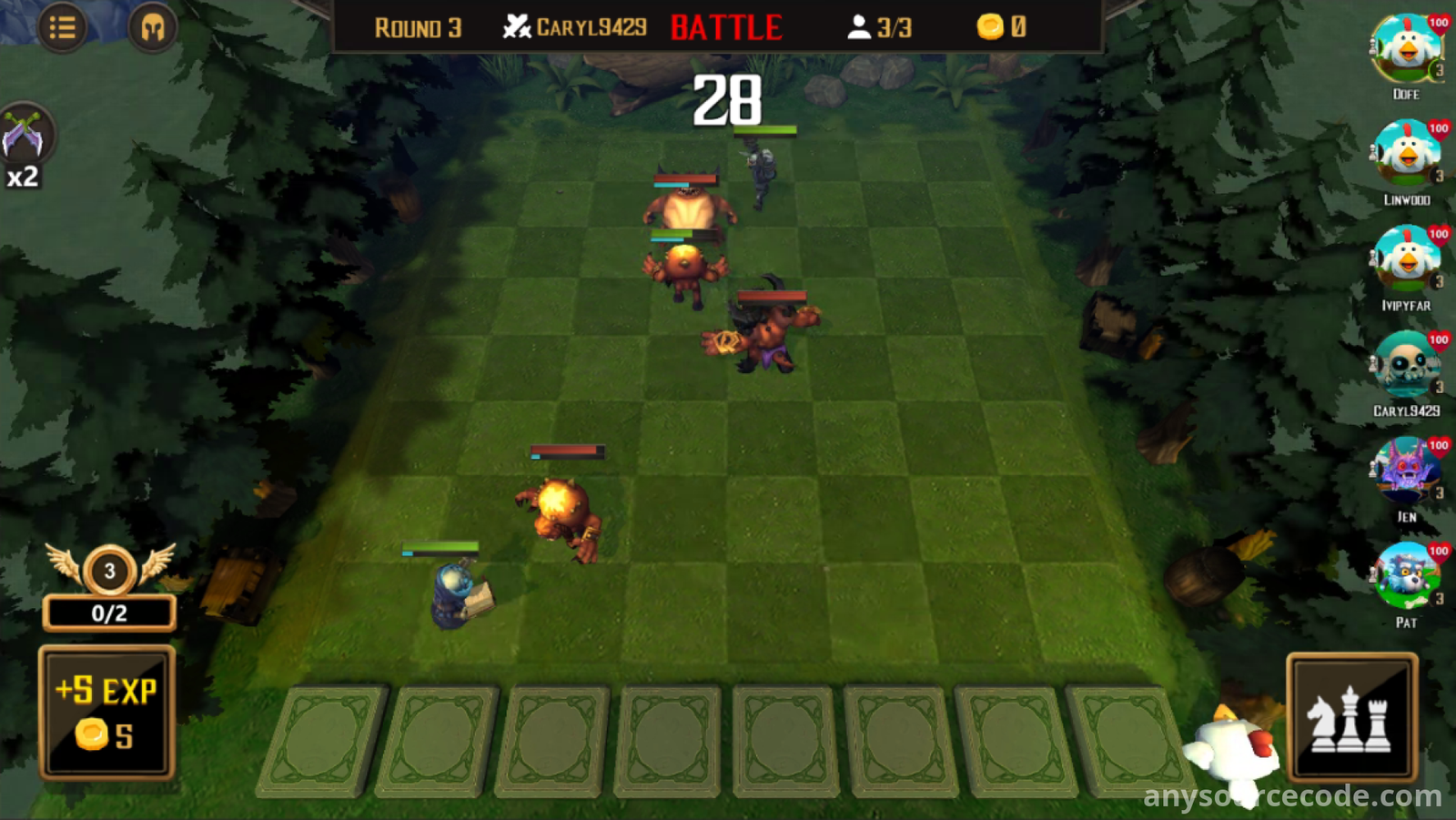
Task: Select player Linwood's avatar
Action: click(x=1407, y=155)
